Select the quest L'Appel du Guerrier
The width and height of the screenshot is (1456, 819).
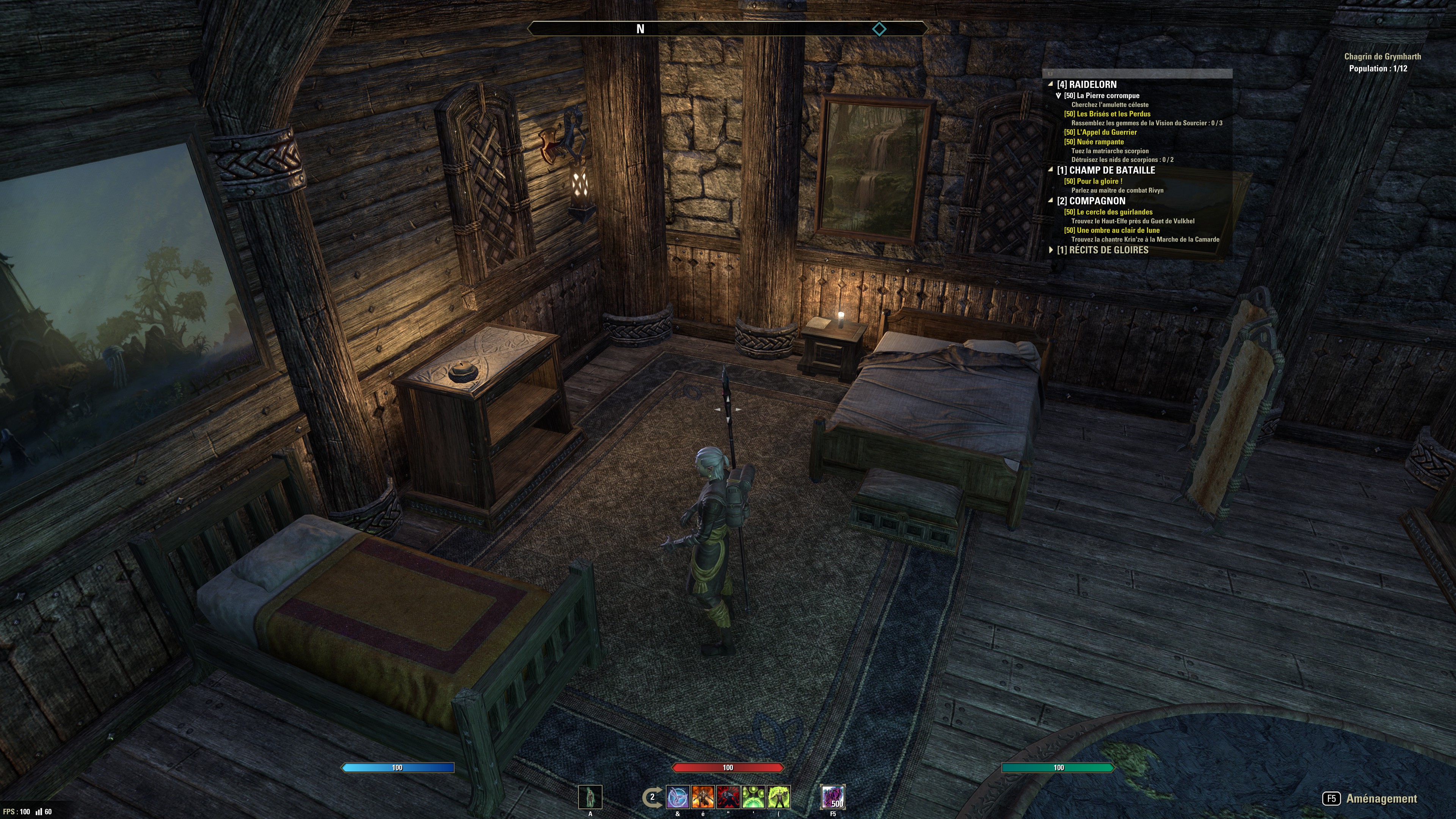[x=1100, y=132]
